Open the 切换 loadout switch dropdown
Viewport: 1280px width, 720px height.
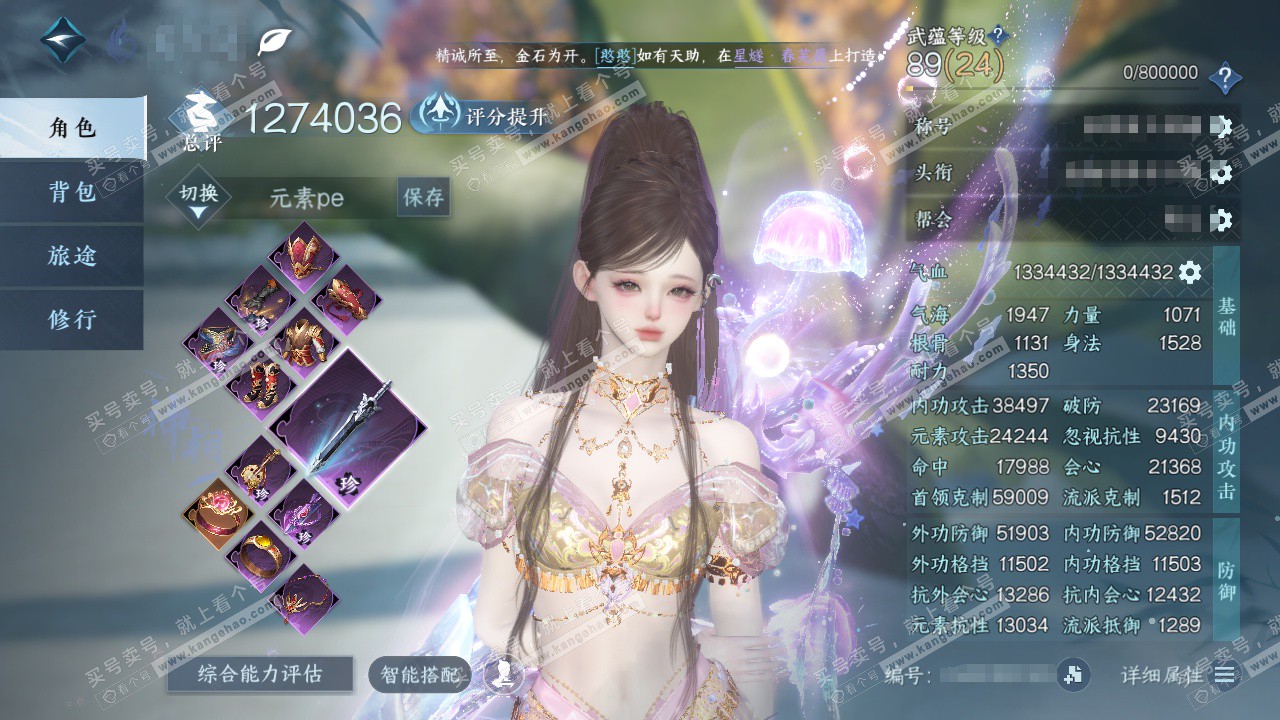198,199
